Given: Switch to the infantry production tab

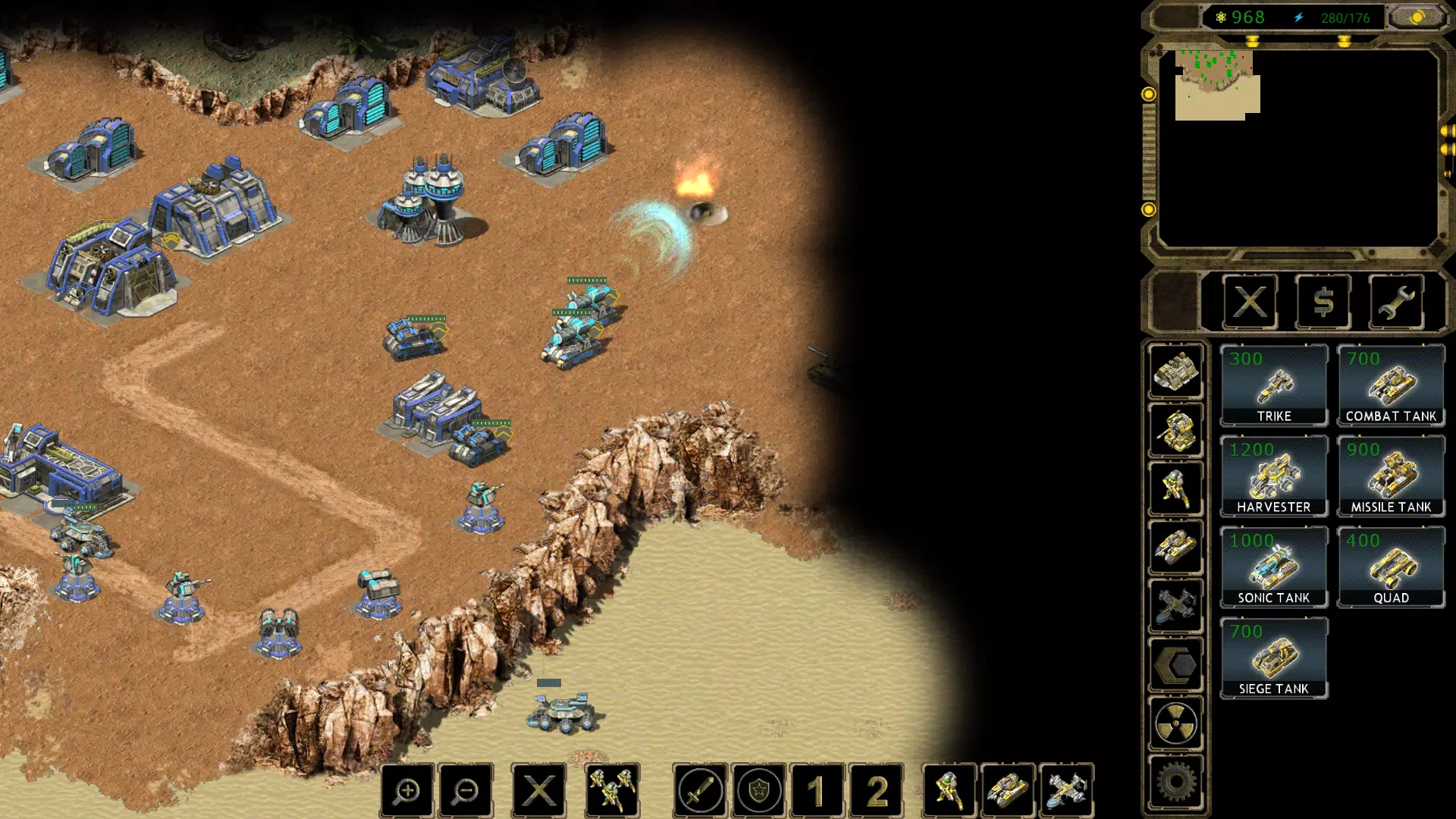Looking at the screenshot, I should [1176, 489].
